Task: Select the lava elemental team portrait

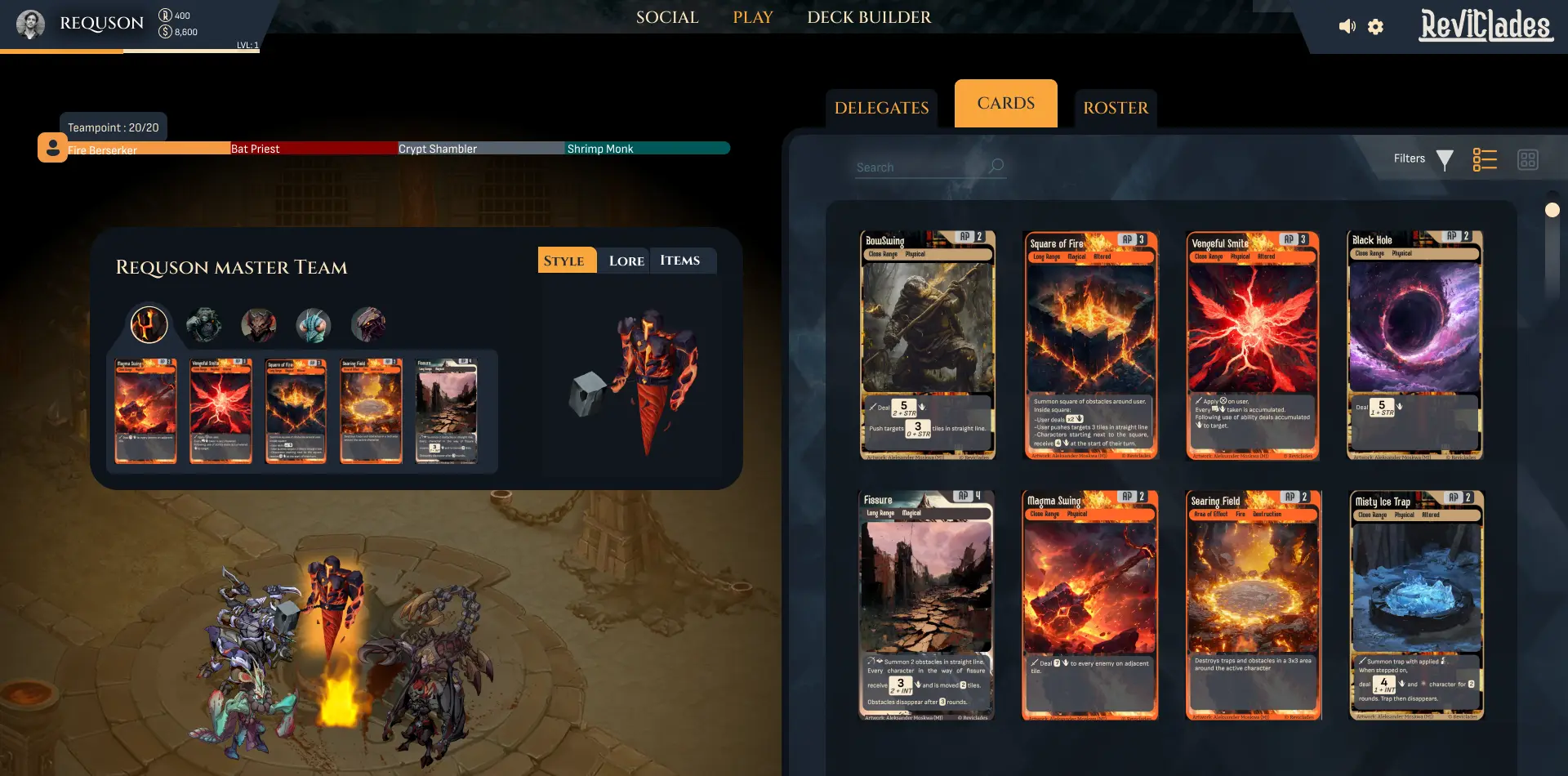Action: (x=148, y=324)
